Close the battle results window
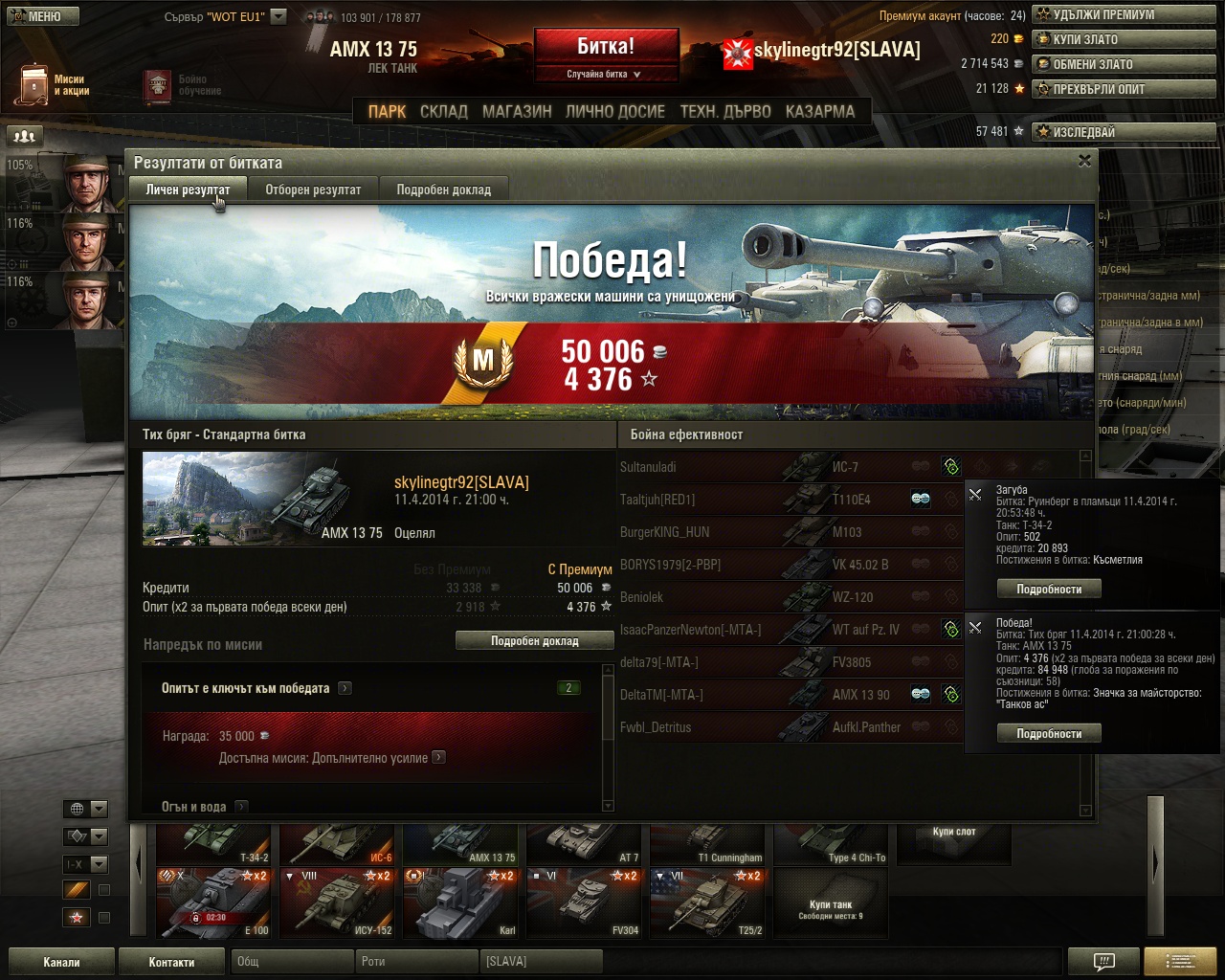Image resolution: width=1225 pixels, height=980 pixels. [x=1084, y=161]
